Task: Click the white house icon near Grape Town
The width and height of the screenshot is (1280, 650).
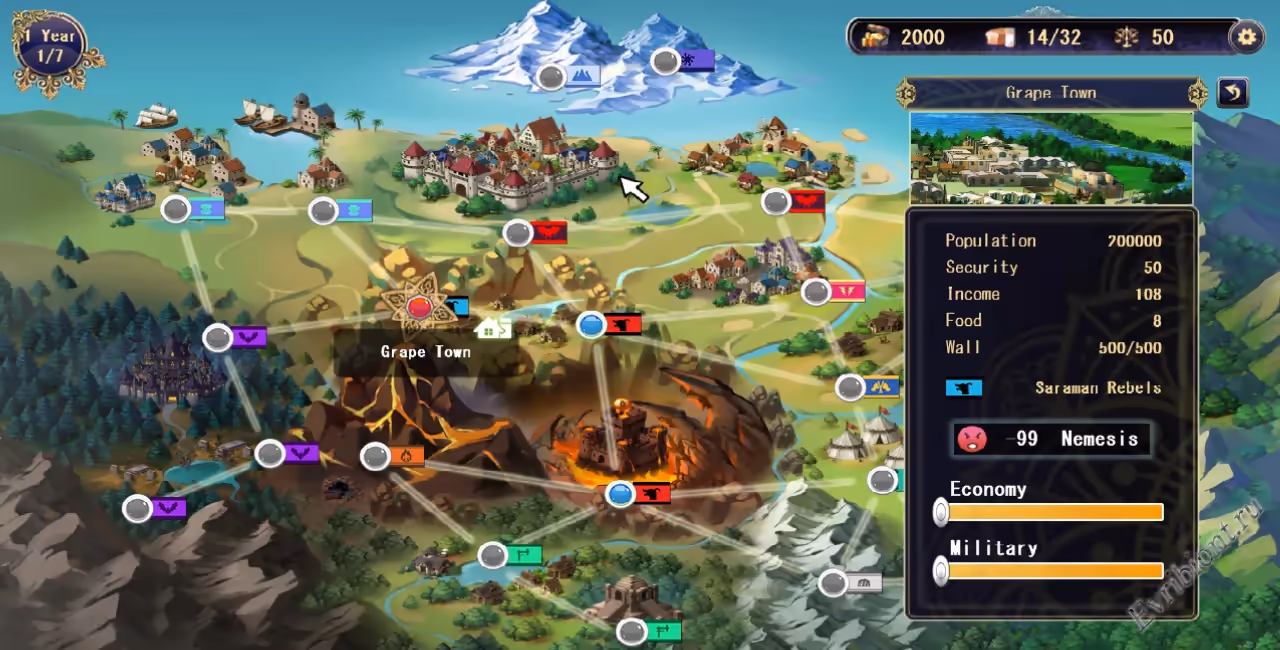Action: click(x=492, y=328)
